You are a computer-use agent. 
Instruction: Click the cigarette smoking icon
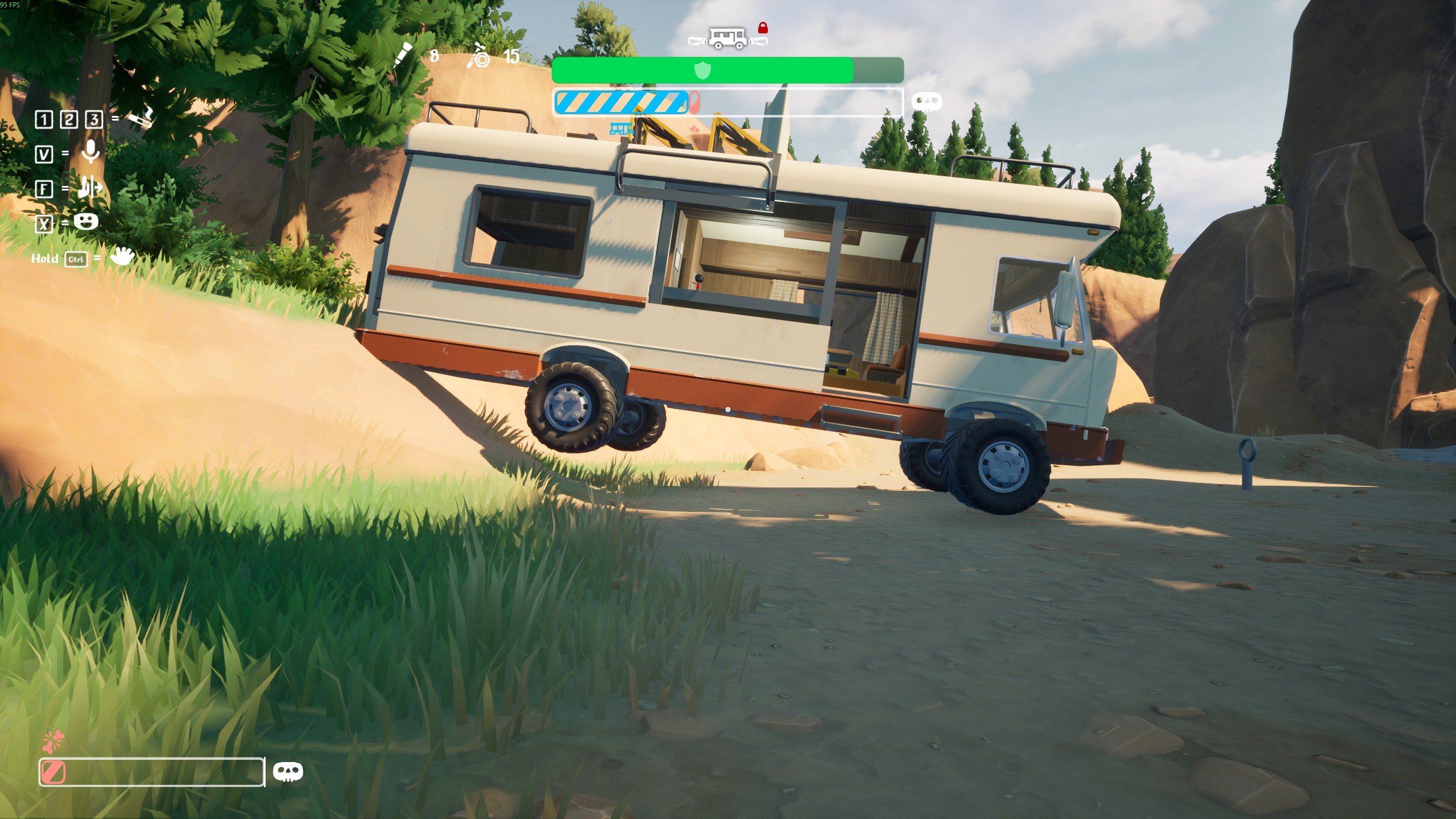coord(140,118)
